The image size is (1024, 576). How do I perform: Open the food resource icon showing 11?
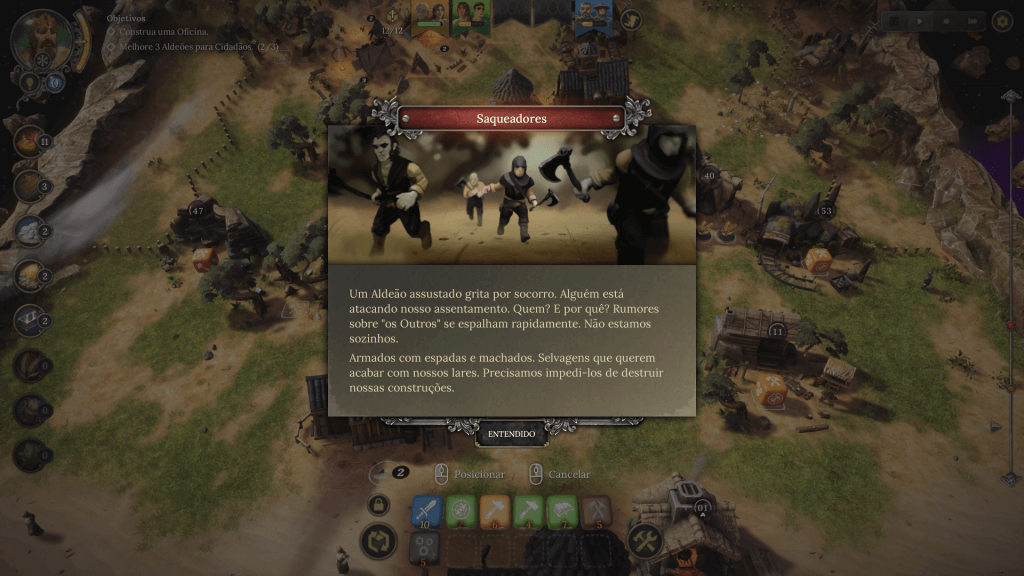coord(29,141)
